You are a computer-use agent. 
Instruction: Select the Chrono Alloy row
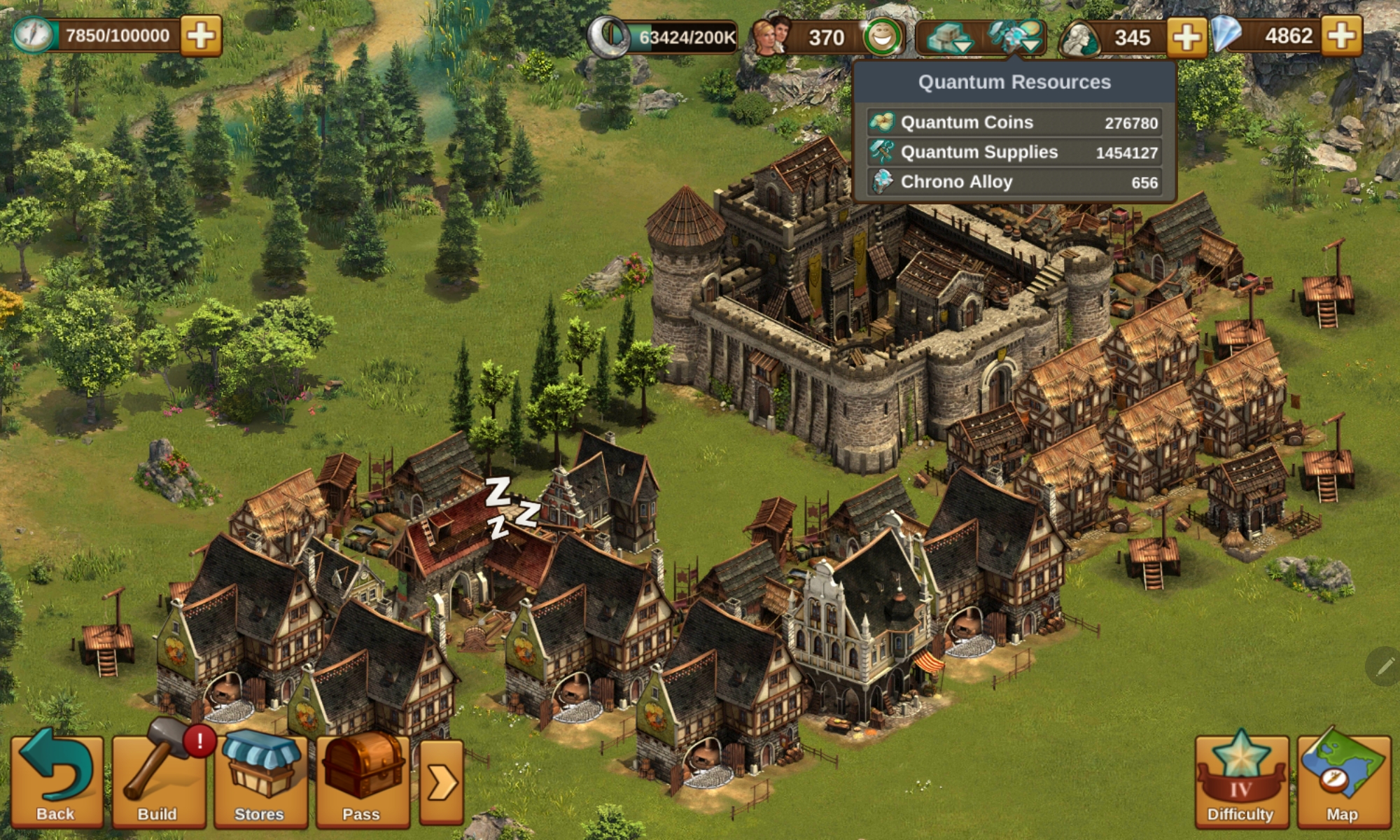click(1014, 183)
